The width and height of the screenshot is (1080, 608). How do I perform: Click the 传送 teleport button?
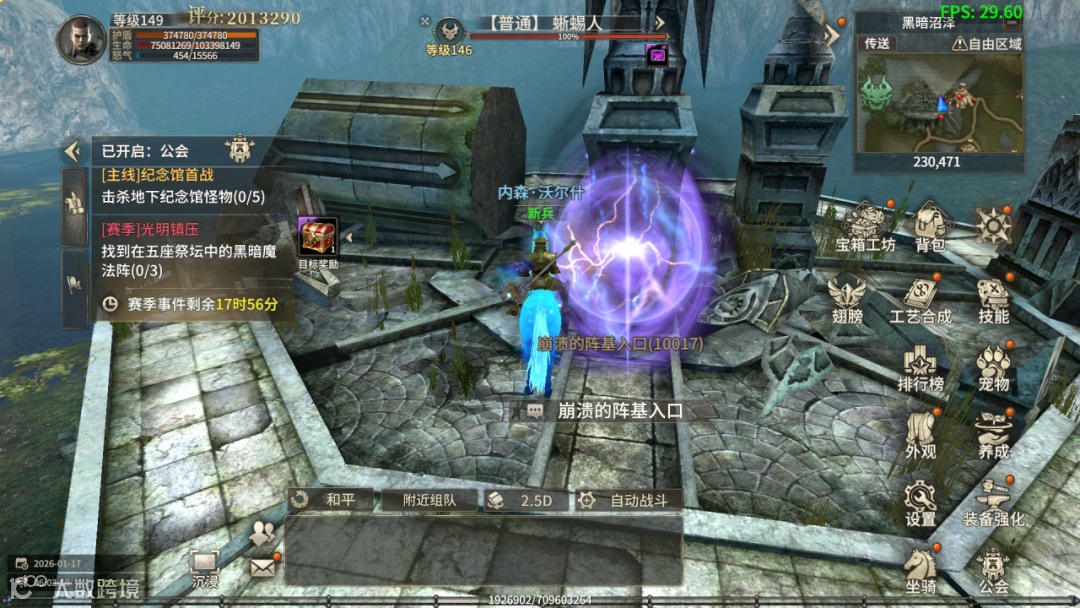877,44
